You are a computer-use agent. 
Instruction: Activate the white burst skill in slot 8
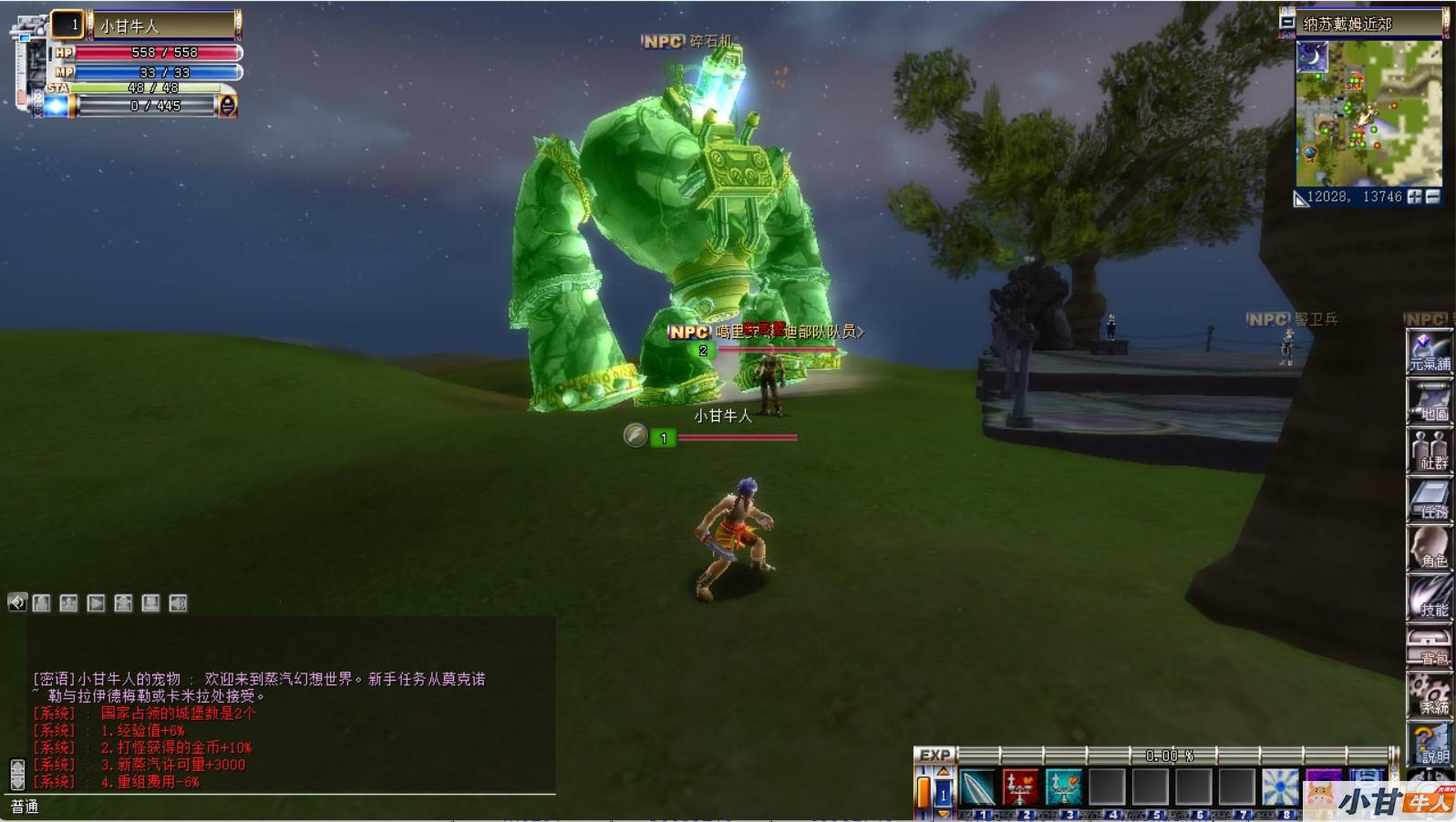point(1280,787)
